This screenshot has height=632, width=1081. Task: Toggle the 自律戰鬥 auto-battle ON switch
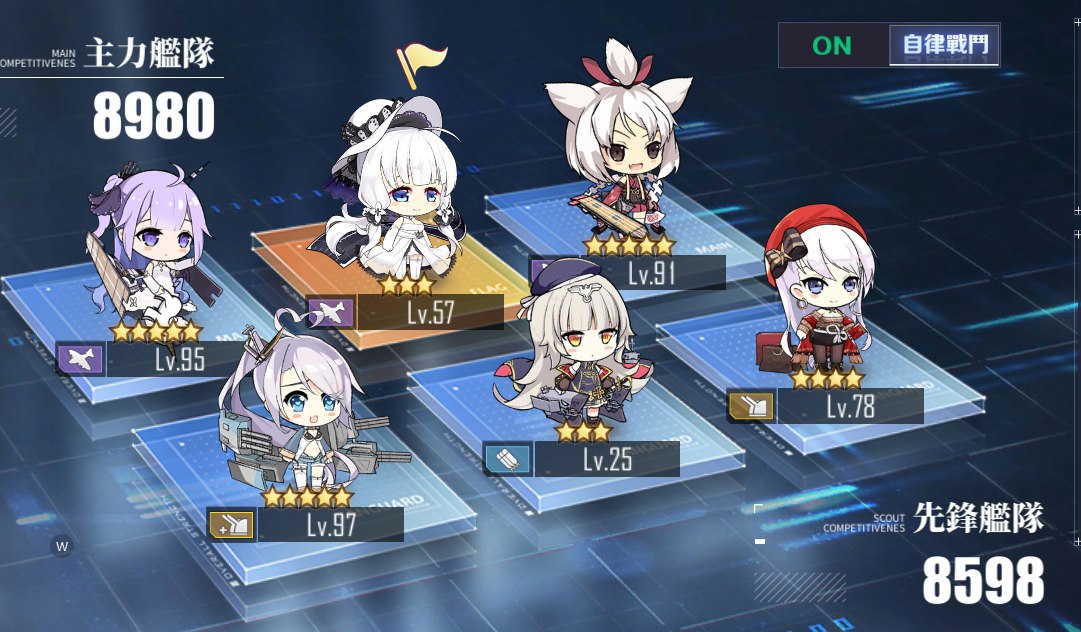point(888,45)
